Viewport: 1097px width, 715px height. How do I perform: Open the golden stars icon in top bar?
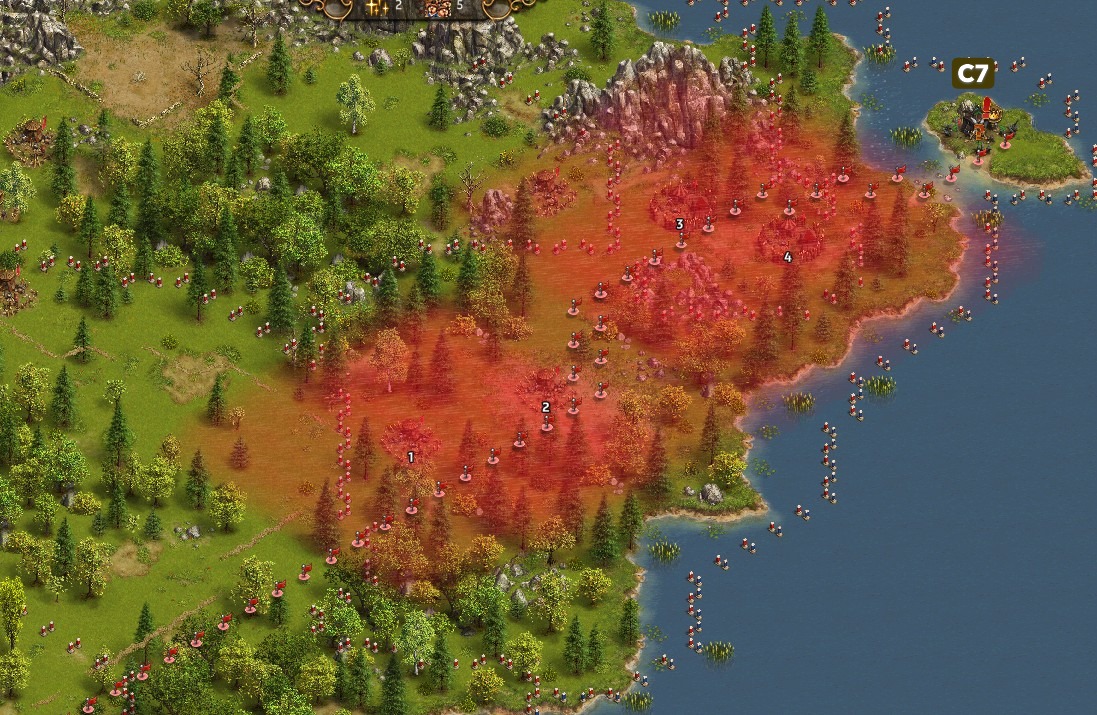pos(376,6)
